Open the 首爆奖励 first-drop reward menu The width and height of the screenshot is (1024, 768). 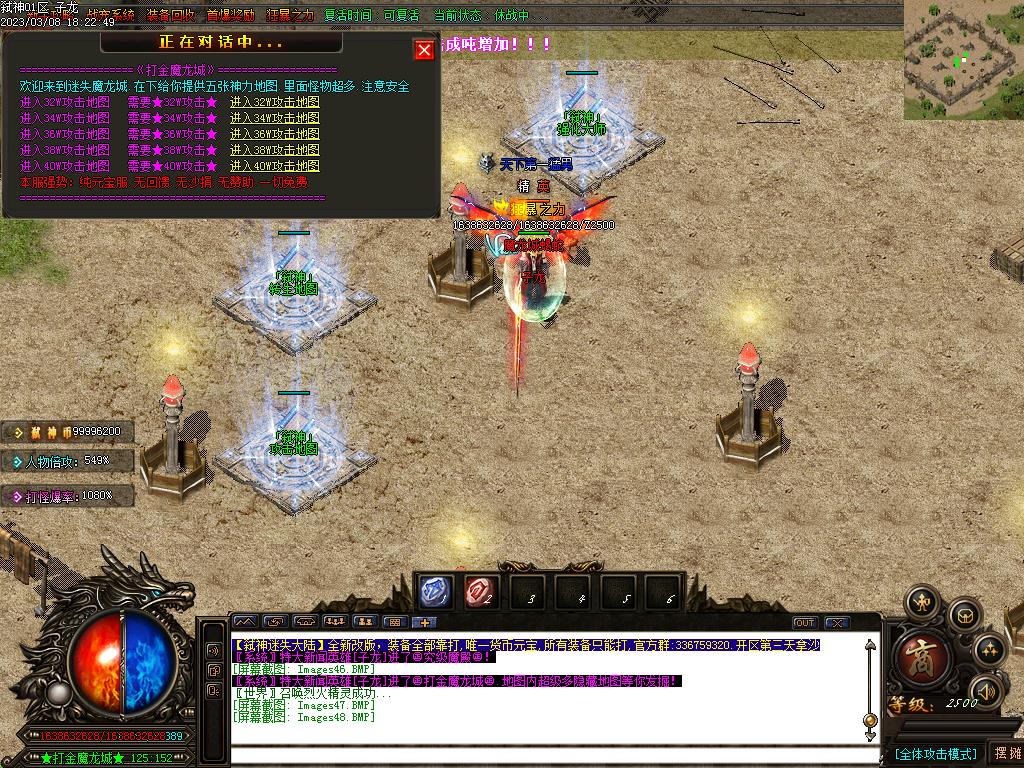coord(230,16)
